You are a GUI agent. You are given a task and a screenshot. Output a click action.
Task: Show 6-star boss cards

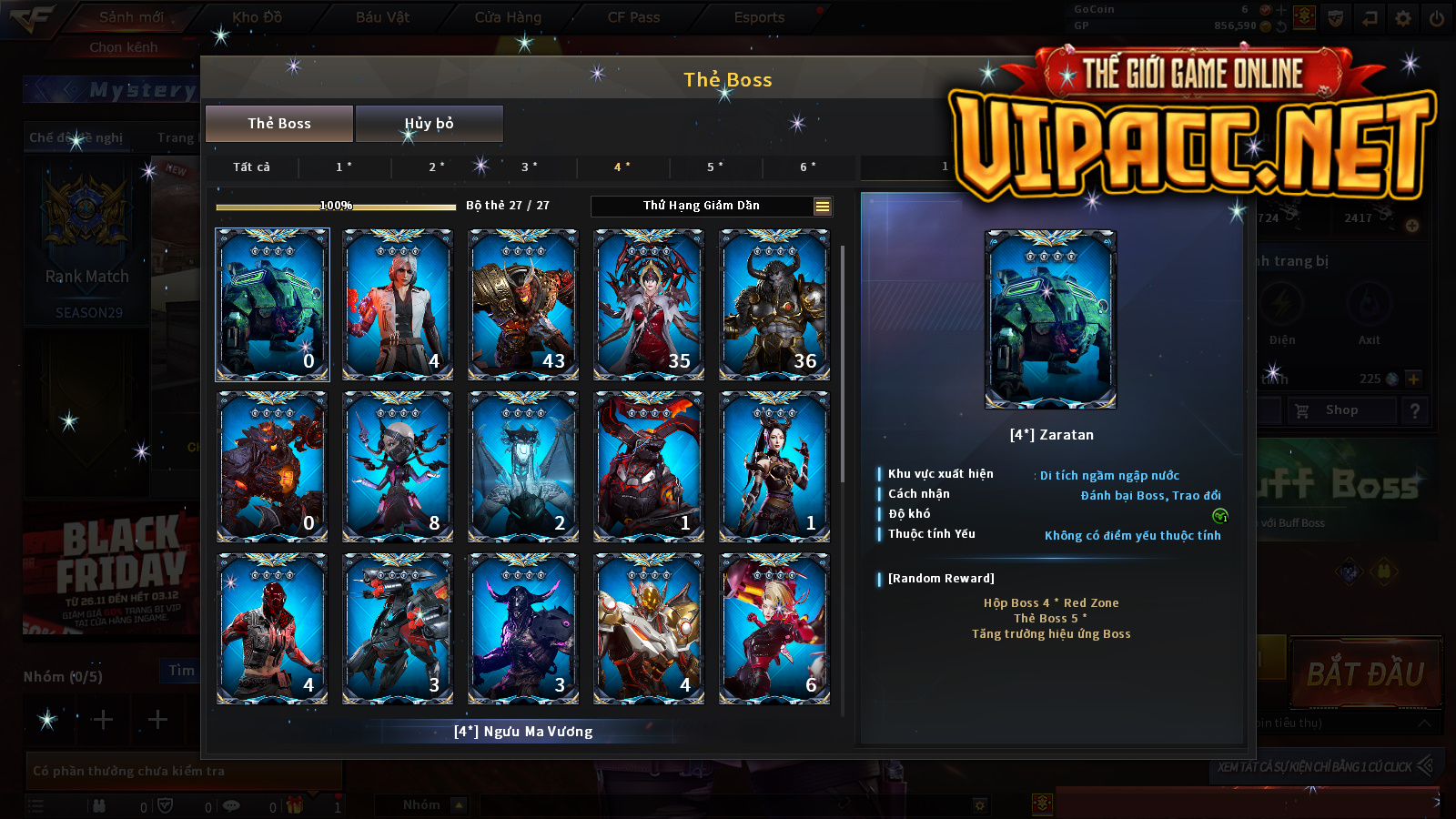click(807, 167)
